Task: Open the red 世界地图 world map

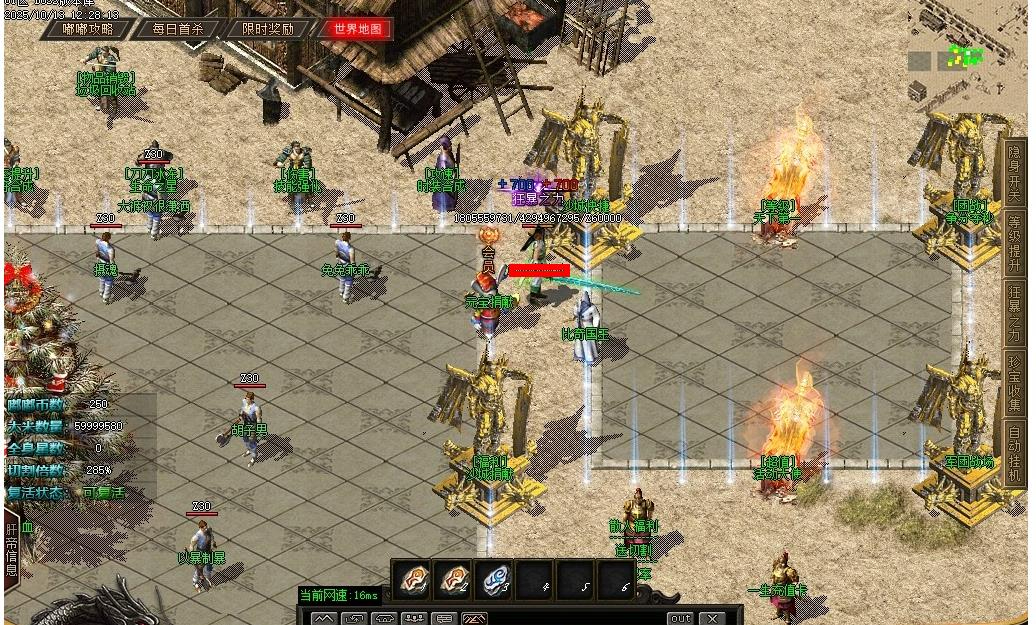Action: [357, 29]
